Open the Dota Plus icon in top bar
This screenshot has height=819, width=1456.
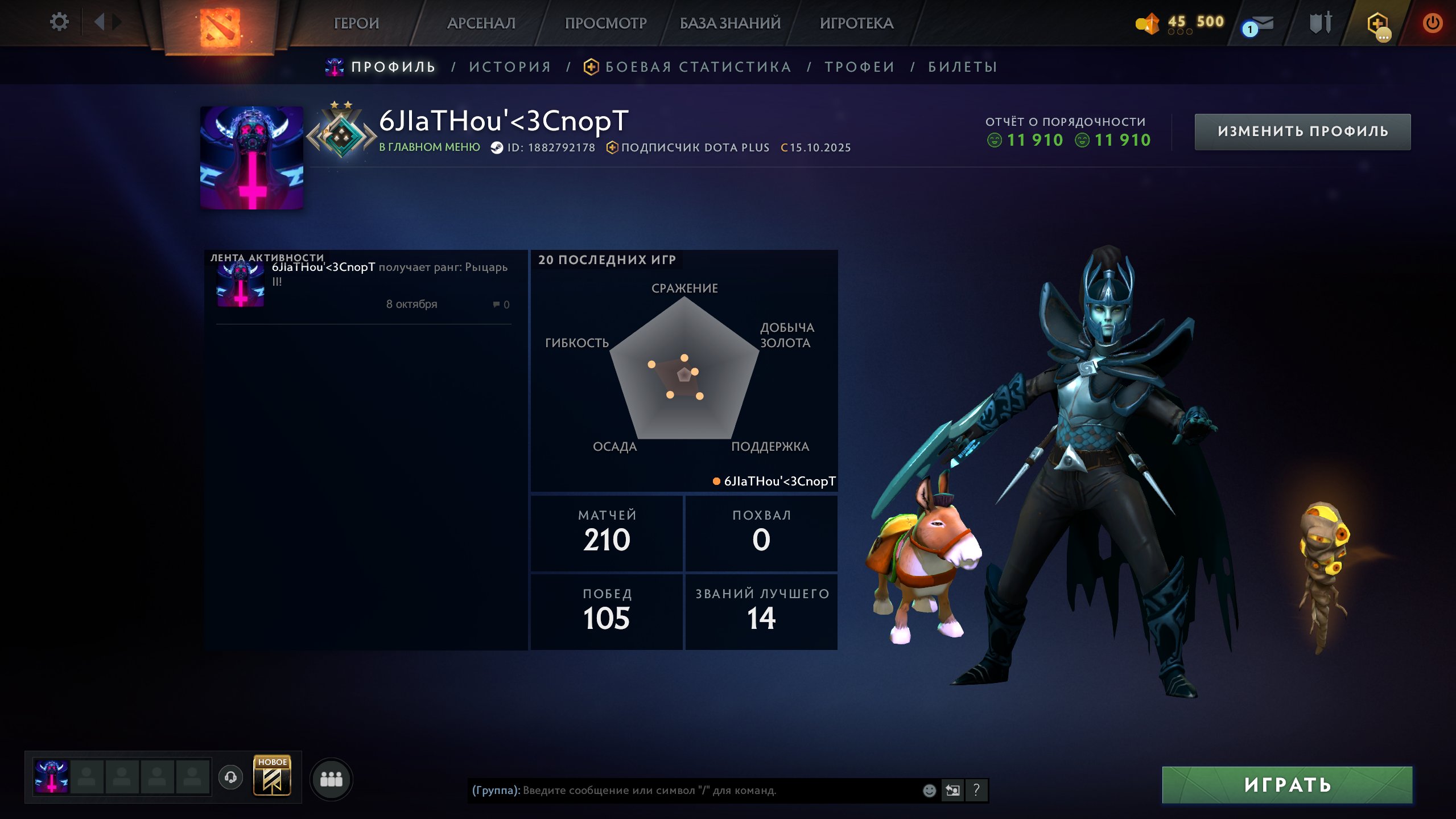[1377, 24]
